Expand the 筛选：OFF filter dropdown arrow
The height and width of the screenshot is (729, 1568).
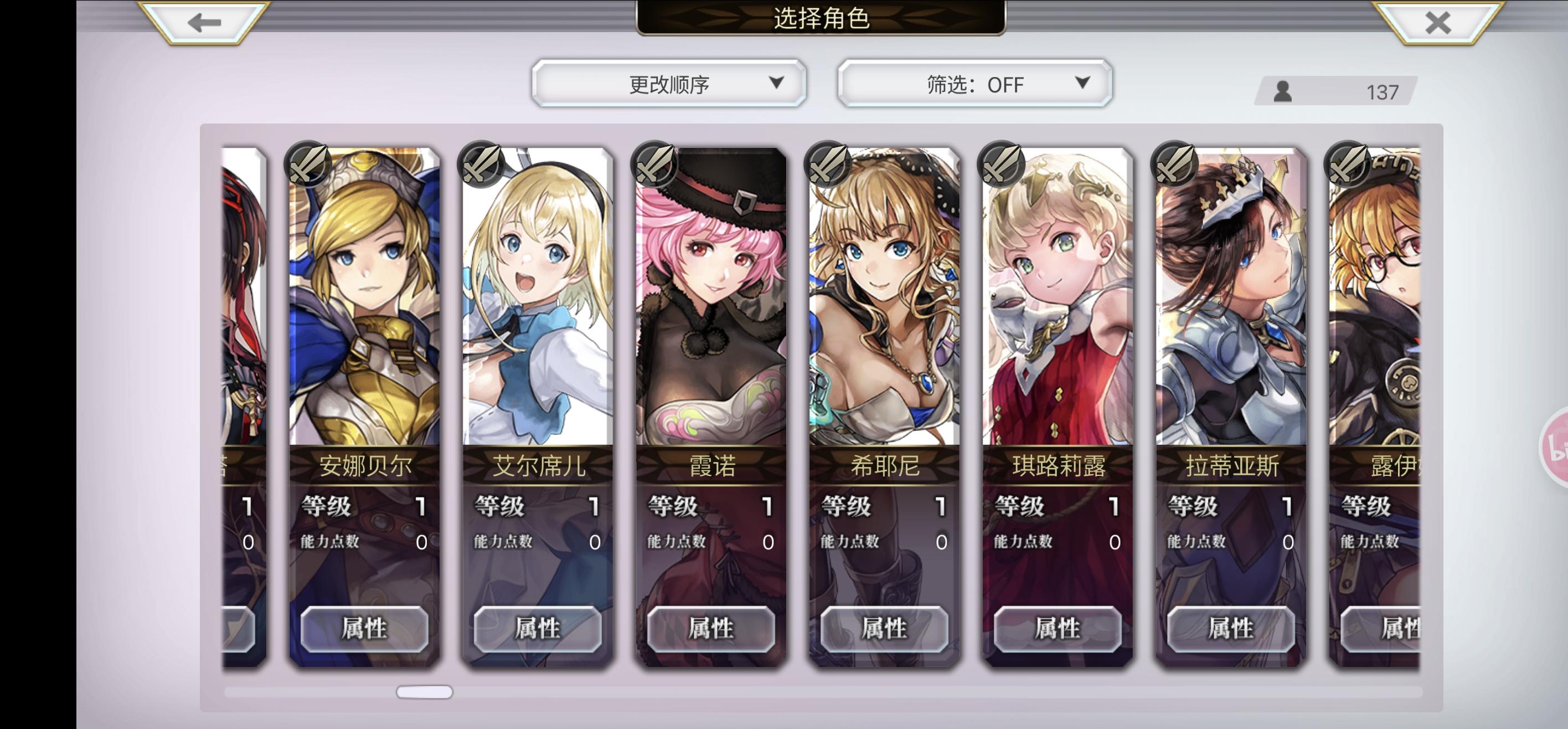(1083, 85)
